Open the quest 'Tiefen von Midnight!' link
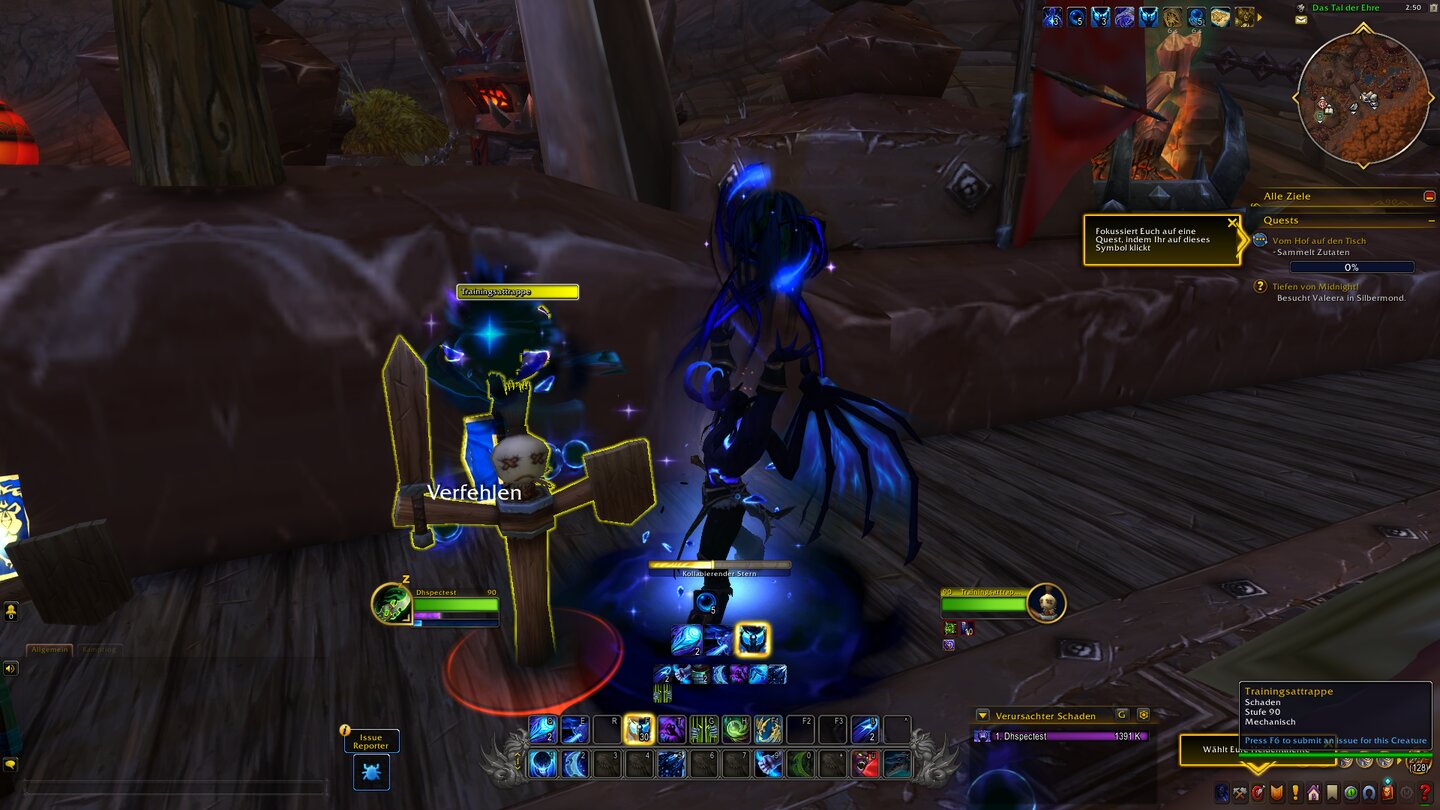Screen dimensions: 1440x810 pyautogui.click(x=1314, y=286)
